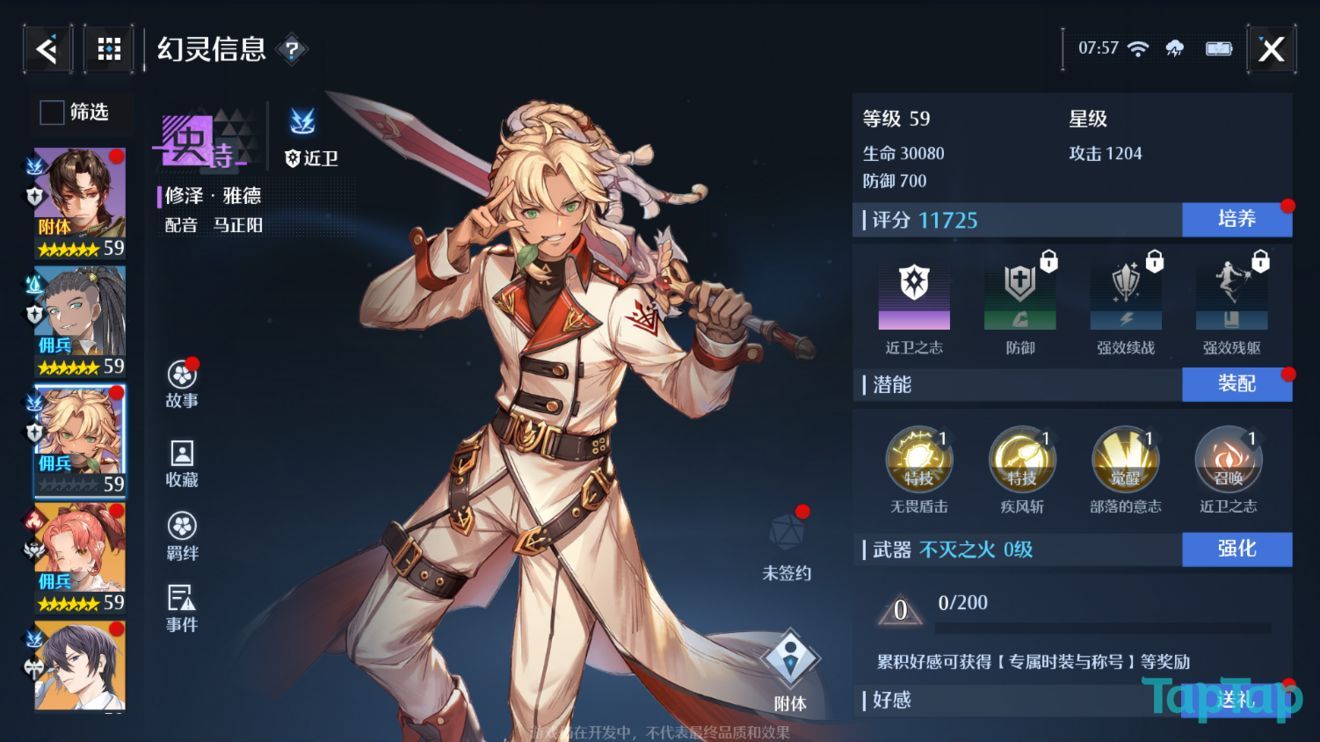Open the 近卫之志 summon skill icon
This screenshot has width=1320, height=742.
[x=1228, y=459]
